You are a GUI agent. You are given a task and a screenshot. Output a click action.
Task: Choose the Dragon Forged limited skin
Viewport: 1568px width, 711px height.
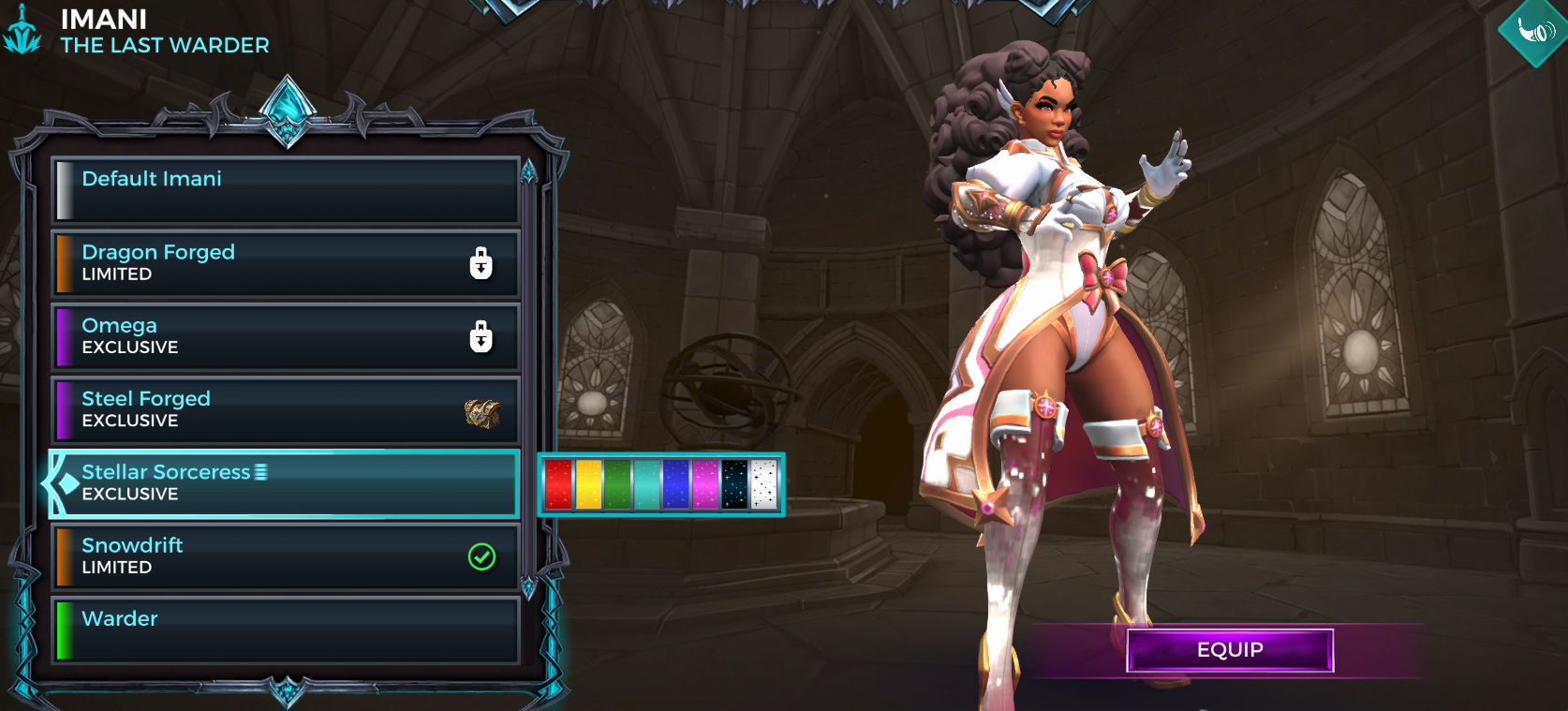285,263
